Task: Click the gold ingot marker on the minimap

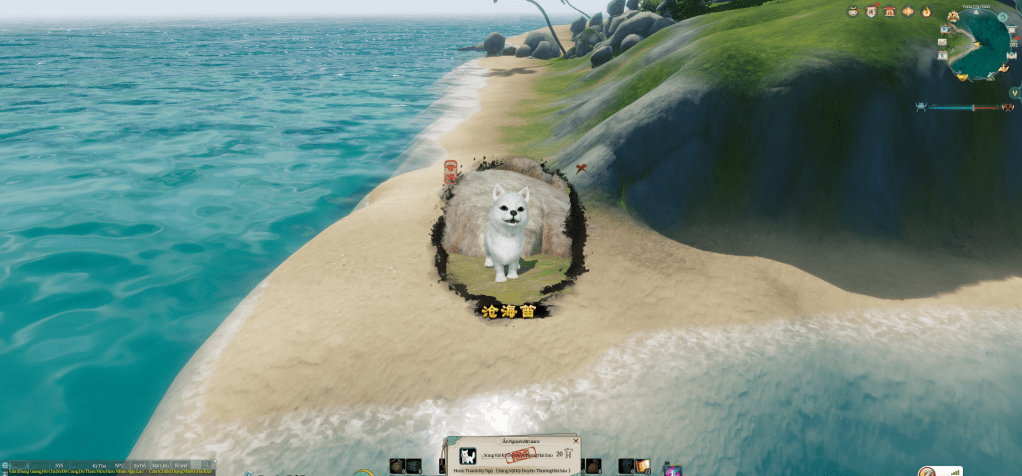Action: click(x=962, y=75)
